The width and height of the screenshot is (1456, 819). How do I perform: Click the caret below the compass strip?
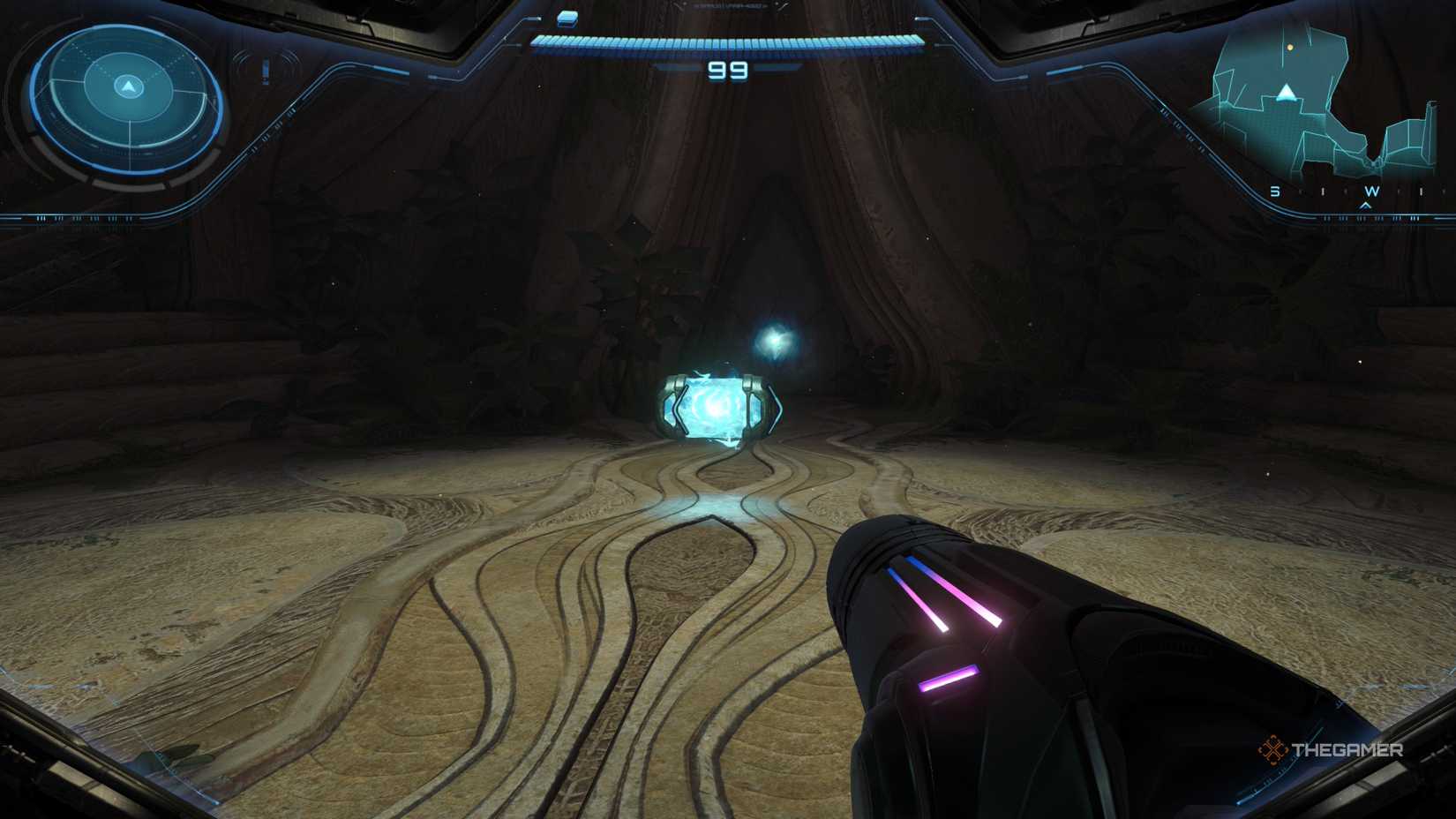click(x=1365, y=205)
